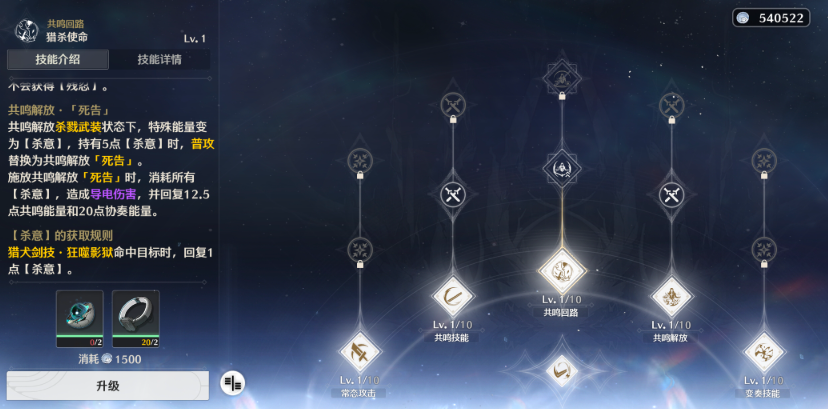
Task: Select the 常态攻击 skill node
Action: pos(359,352)
